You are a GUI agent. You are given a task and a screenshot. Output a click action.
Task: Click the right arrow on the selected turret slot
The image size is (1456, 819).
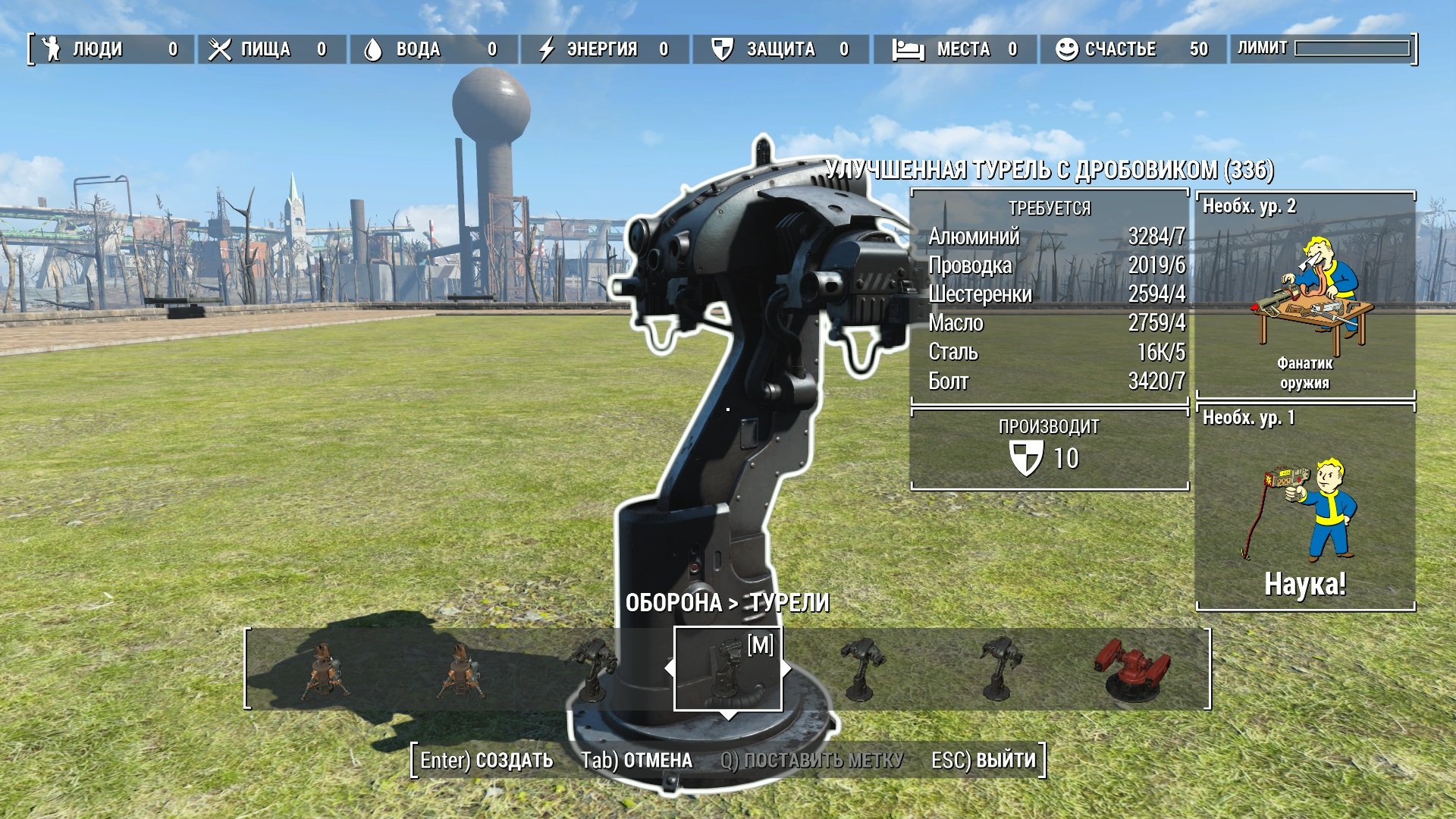(x=787, y=669)
